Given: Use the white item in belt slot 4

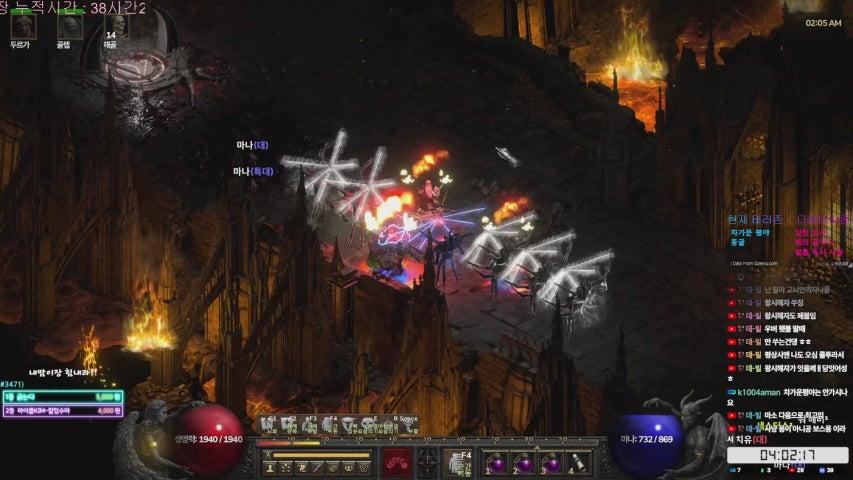Looking at the screenshot, I should click(x=577, y=463).
